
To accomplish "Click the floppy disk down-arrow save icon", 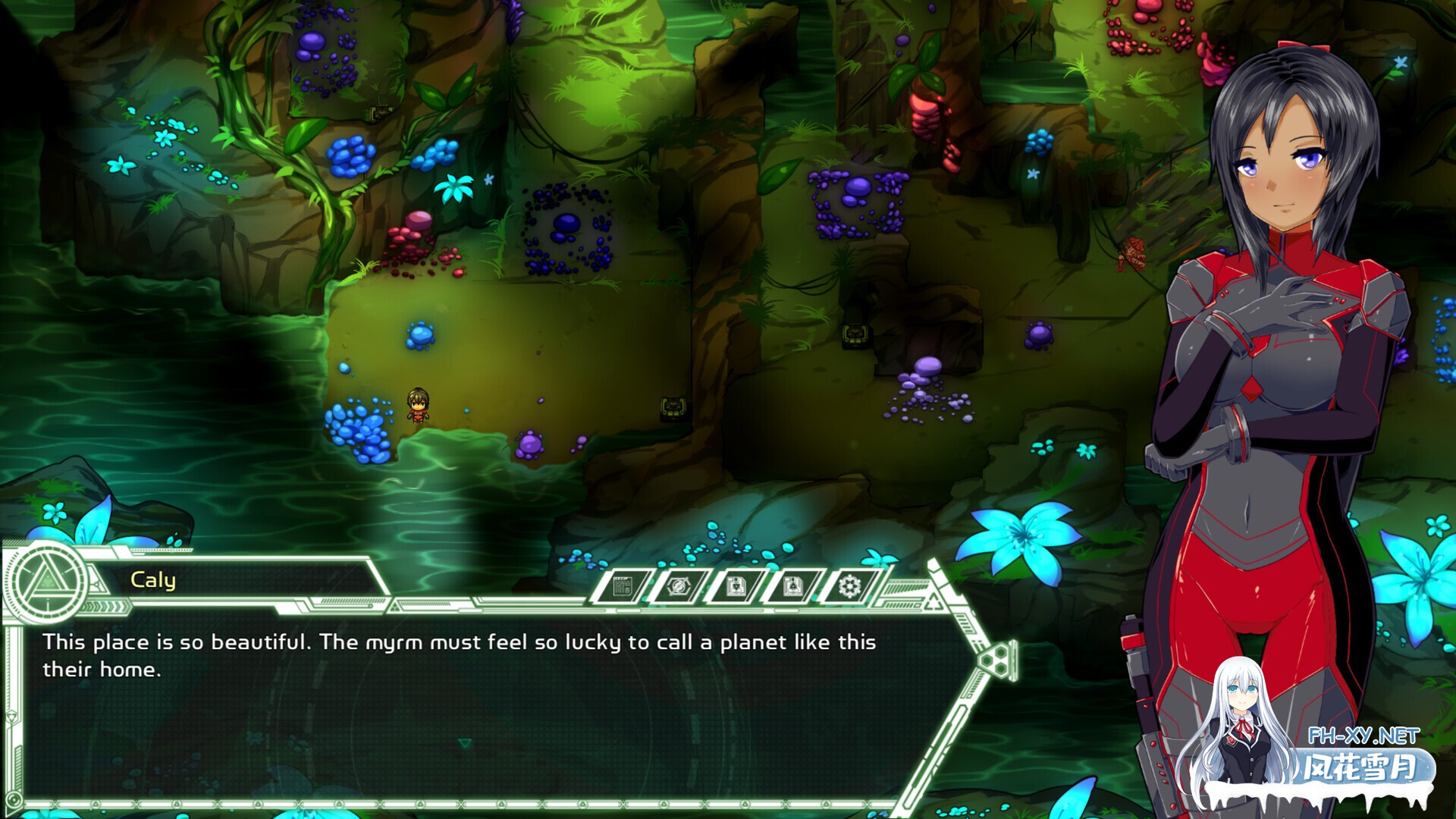I will tap(735, 586).
